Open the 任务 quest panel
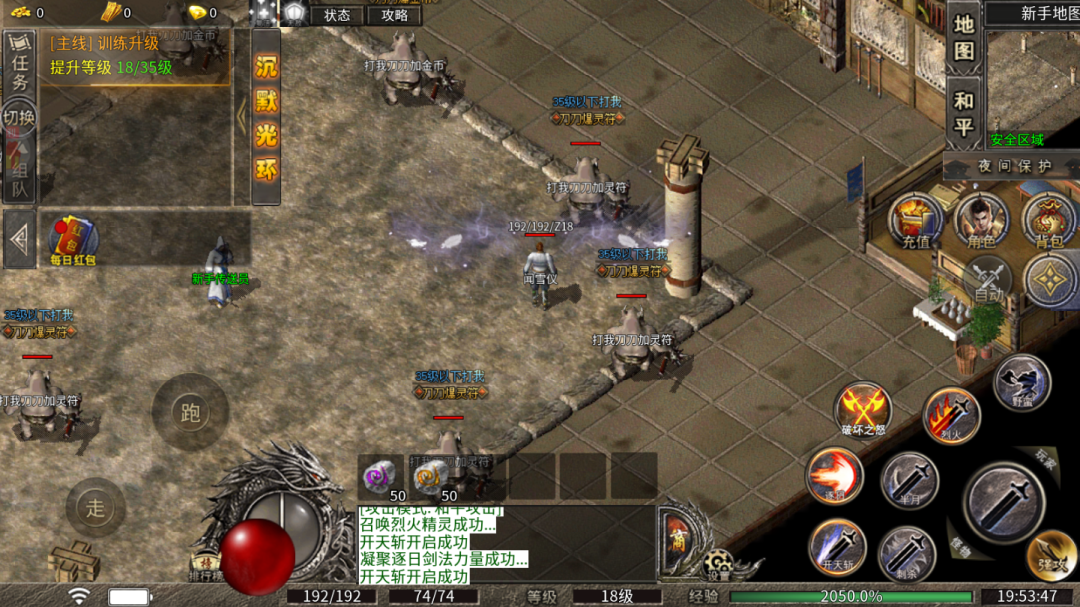 click(19, 68)
